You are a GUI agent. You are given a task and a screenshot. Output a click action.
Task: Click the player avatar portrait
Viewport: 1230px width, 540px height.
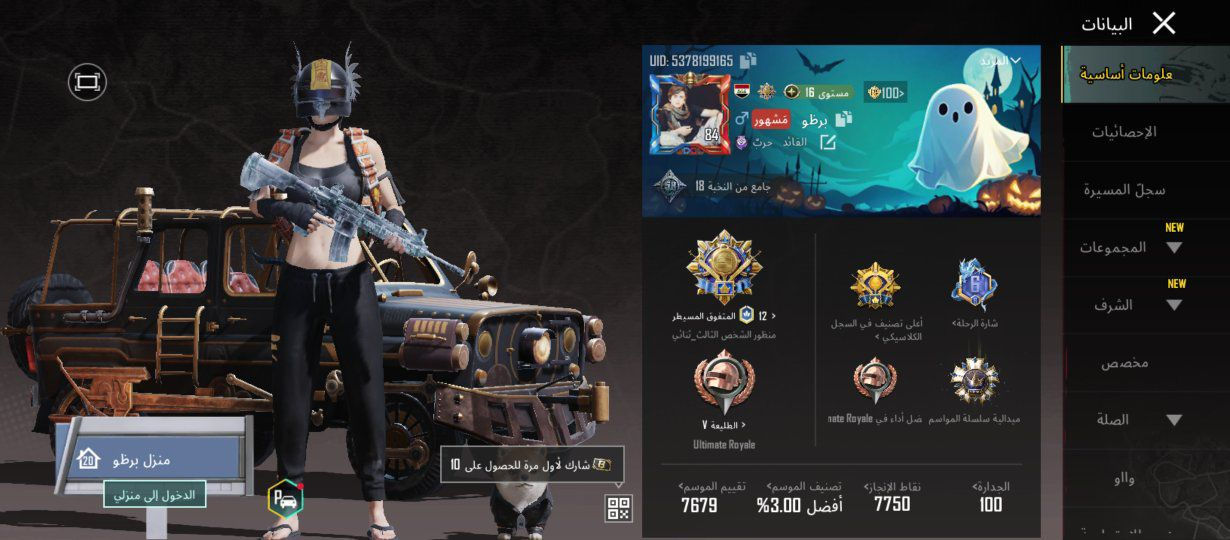pyautogui.click(x=686, y=115)
